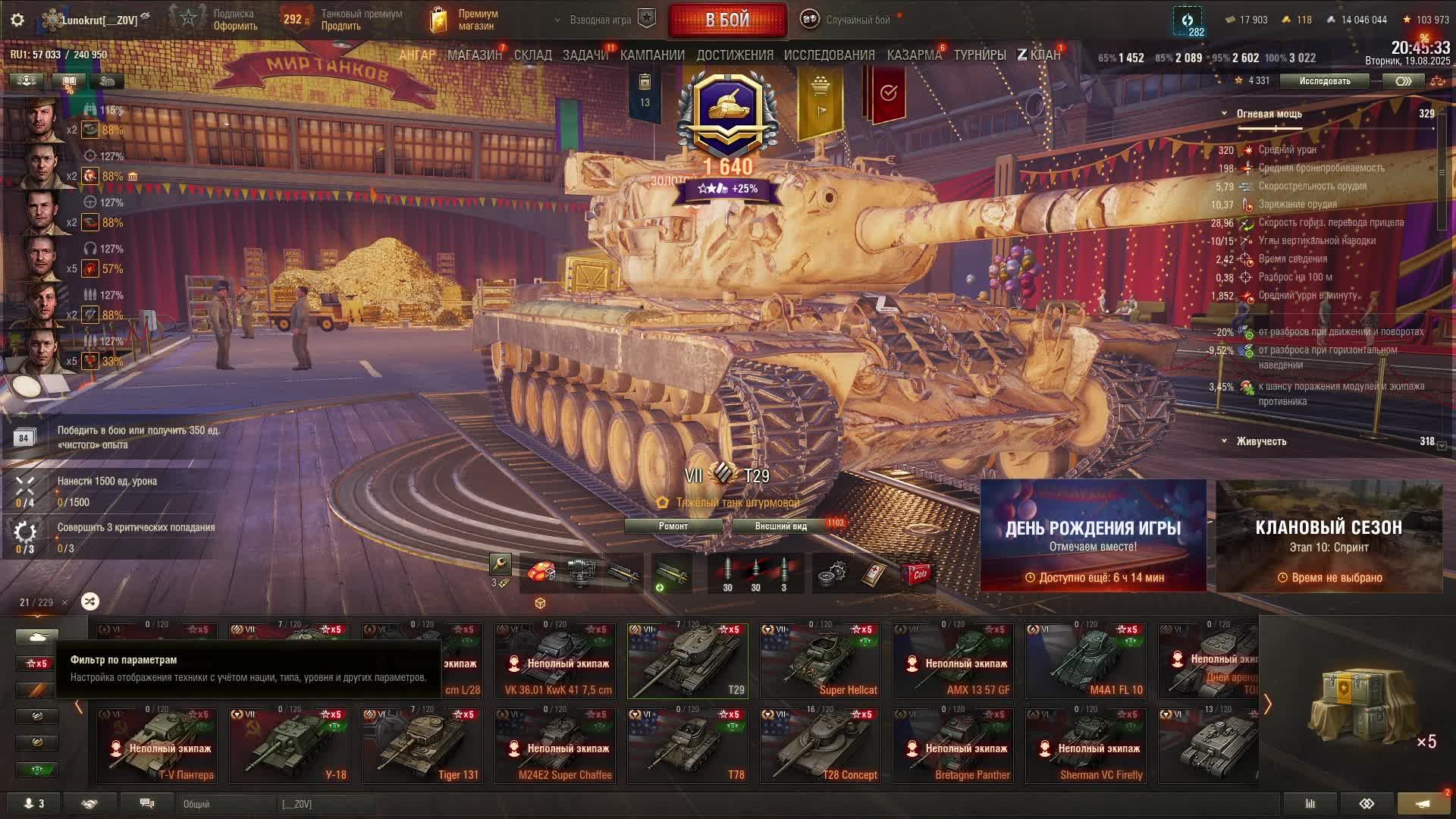The image size is (1456, 819).
Task: Open the Клановый сезон banner
Action: click(x=1329, y=535)
